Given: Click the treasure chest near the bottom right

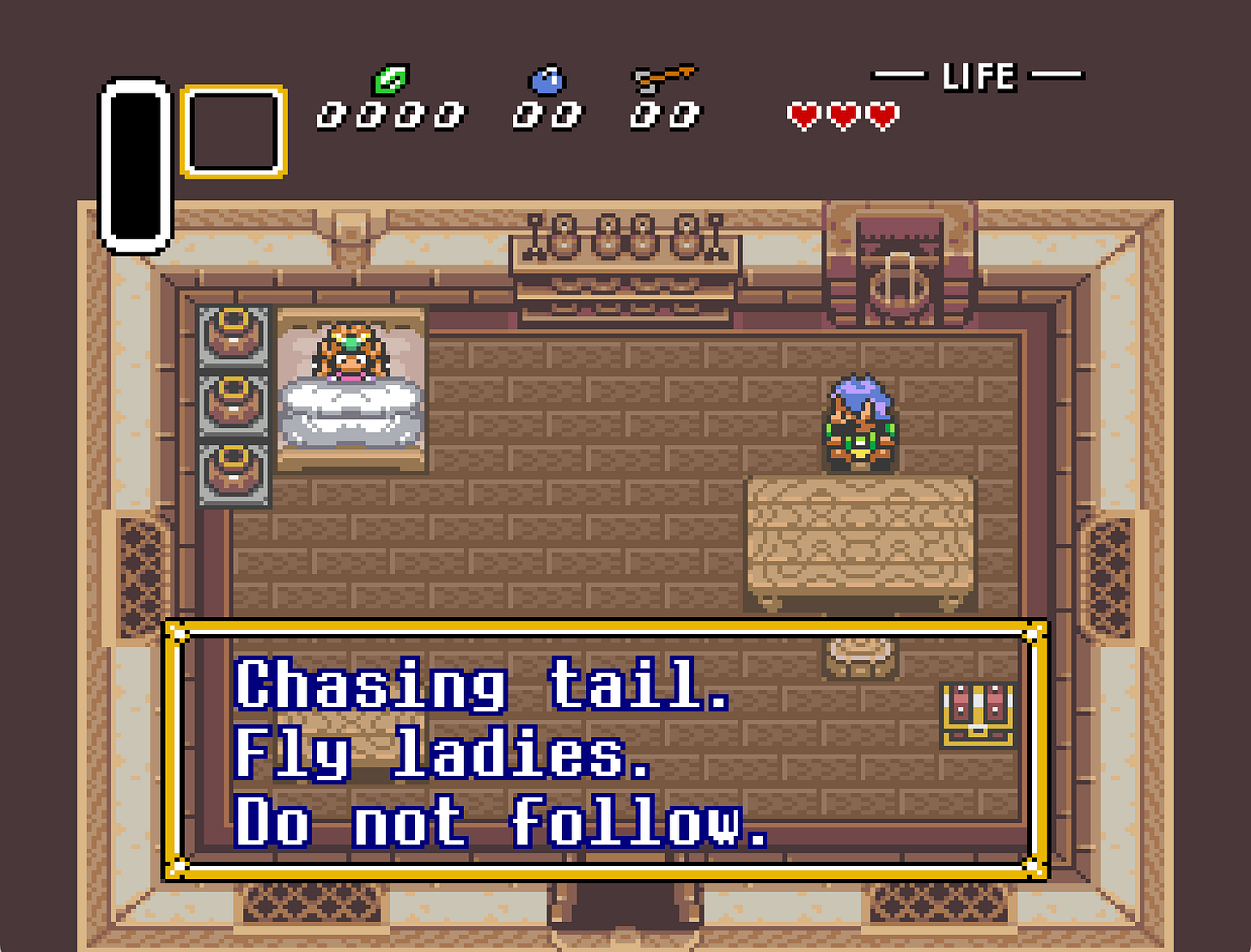Looking at the screenshot, I should coord(975,716).
